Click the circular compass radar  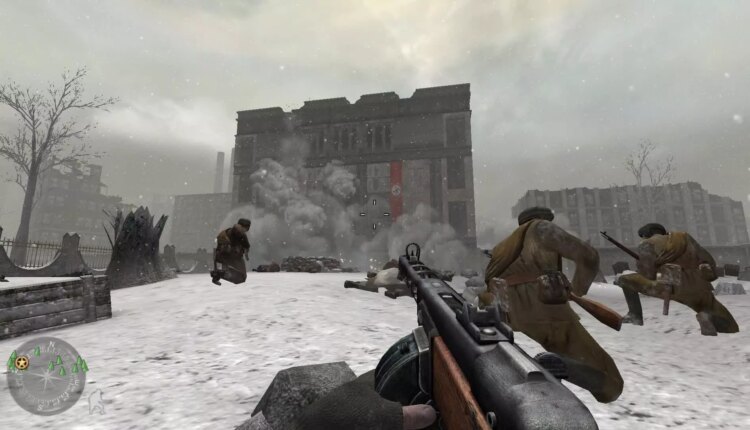click(46, 376)
